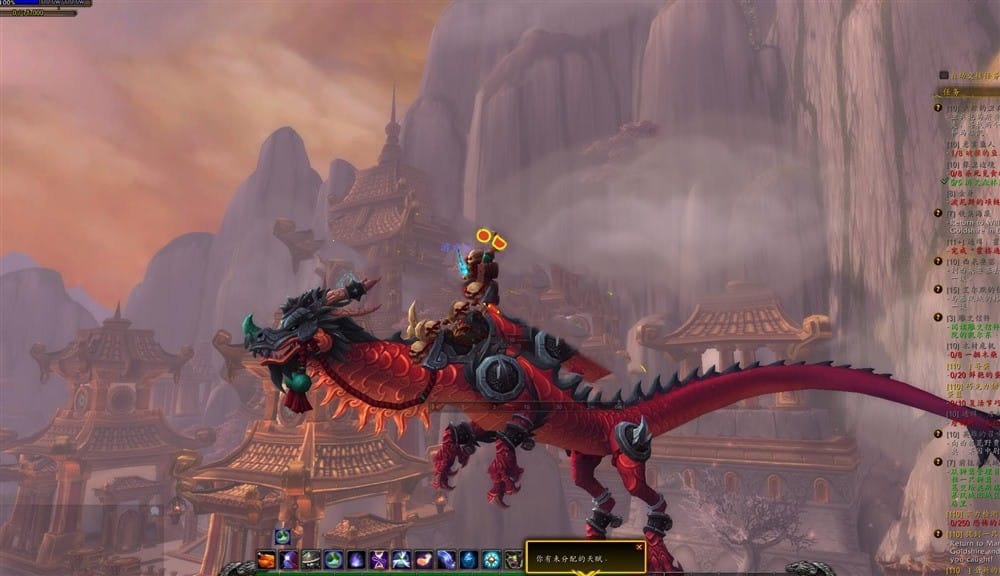This screenshot has width=1000, height=576.
Task: Select the green hat action slot
Action: point(311,560)
